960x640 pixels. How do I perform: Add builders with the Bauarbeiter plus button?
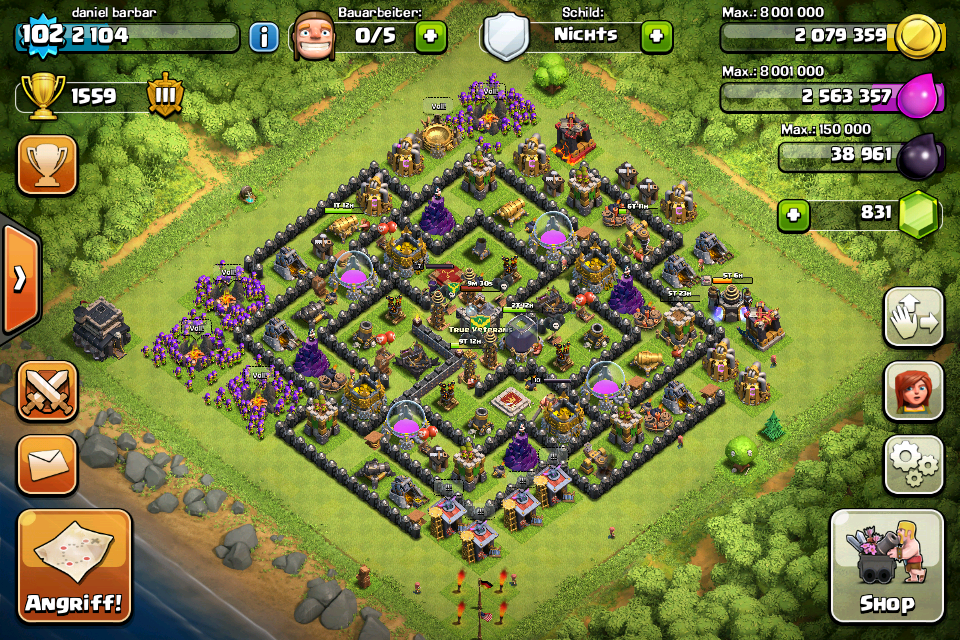click(x=430, y=37)
